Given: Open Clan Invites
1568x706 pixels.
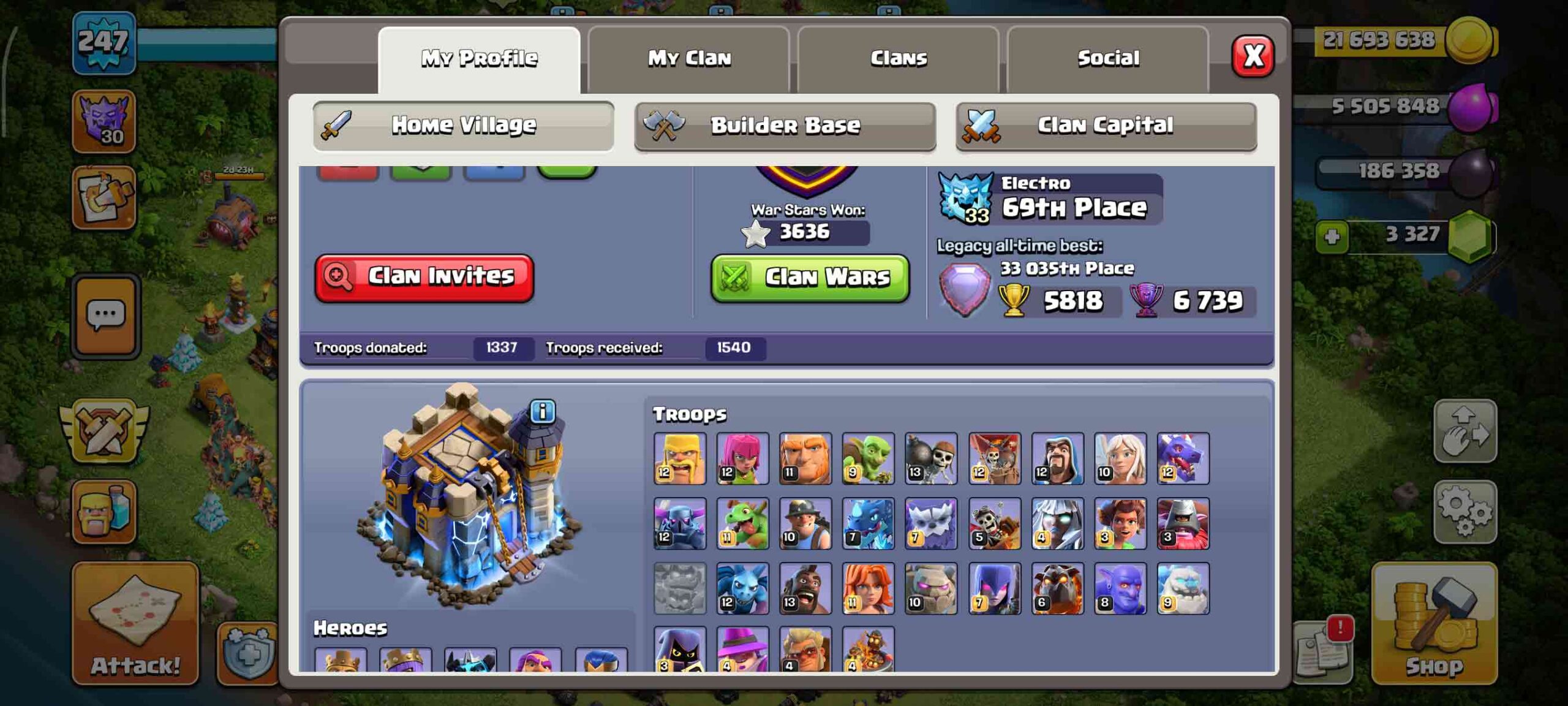Looking at the screenshot, I should (x=423, y=277).
